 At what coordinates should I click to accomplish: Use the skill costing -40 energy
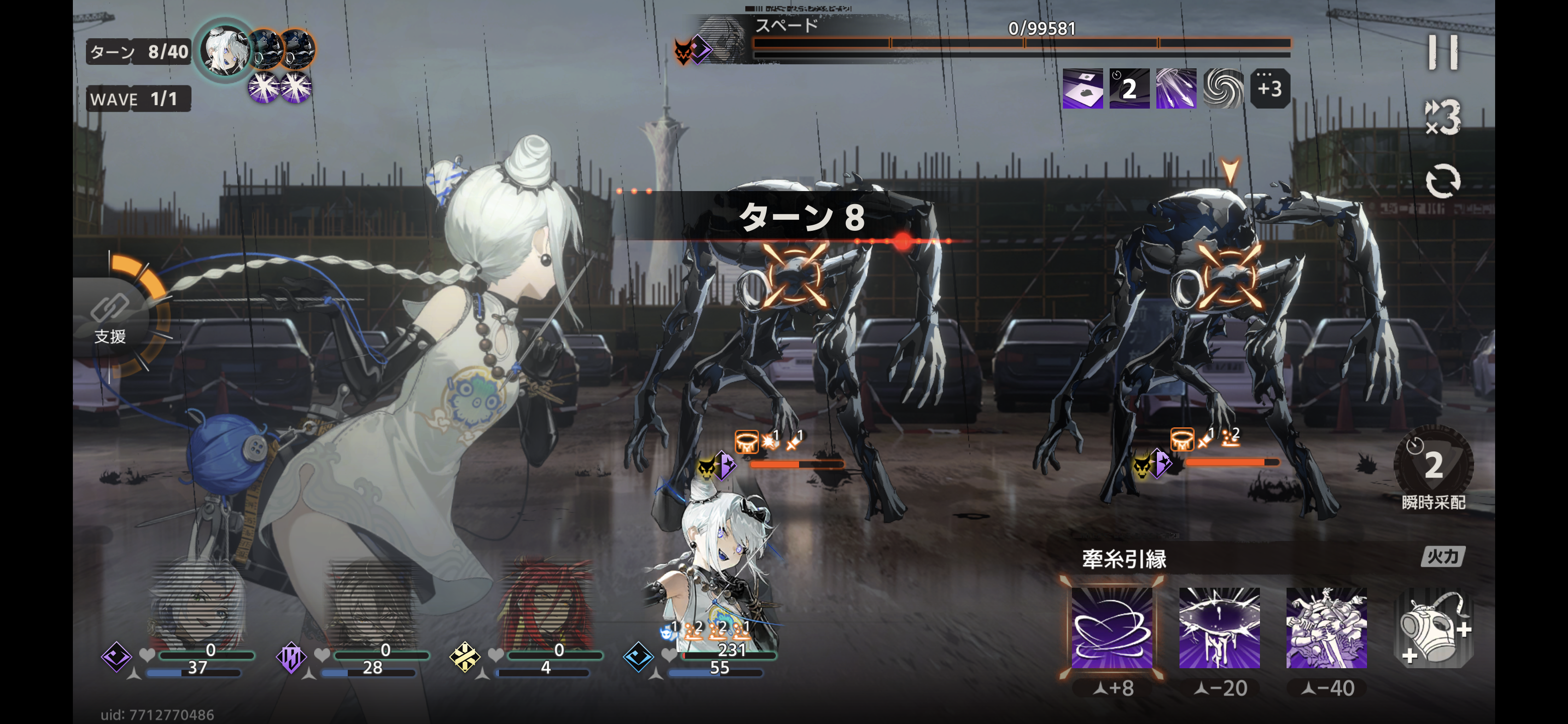1326,627
